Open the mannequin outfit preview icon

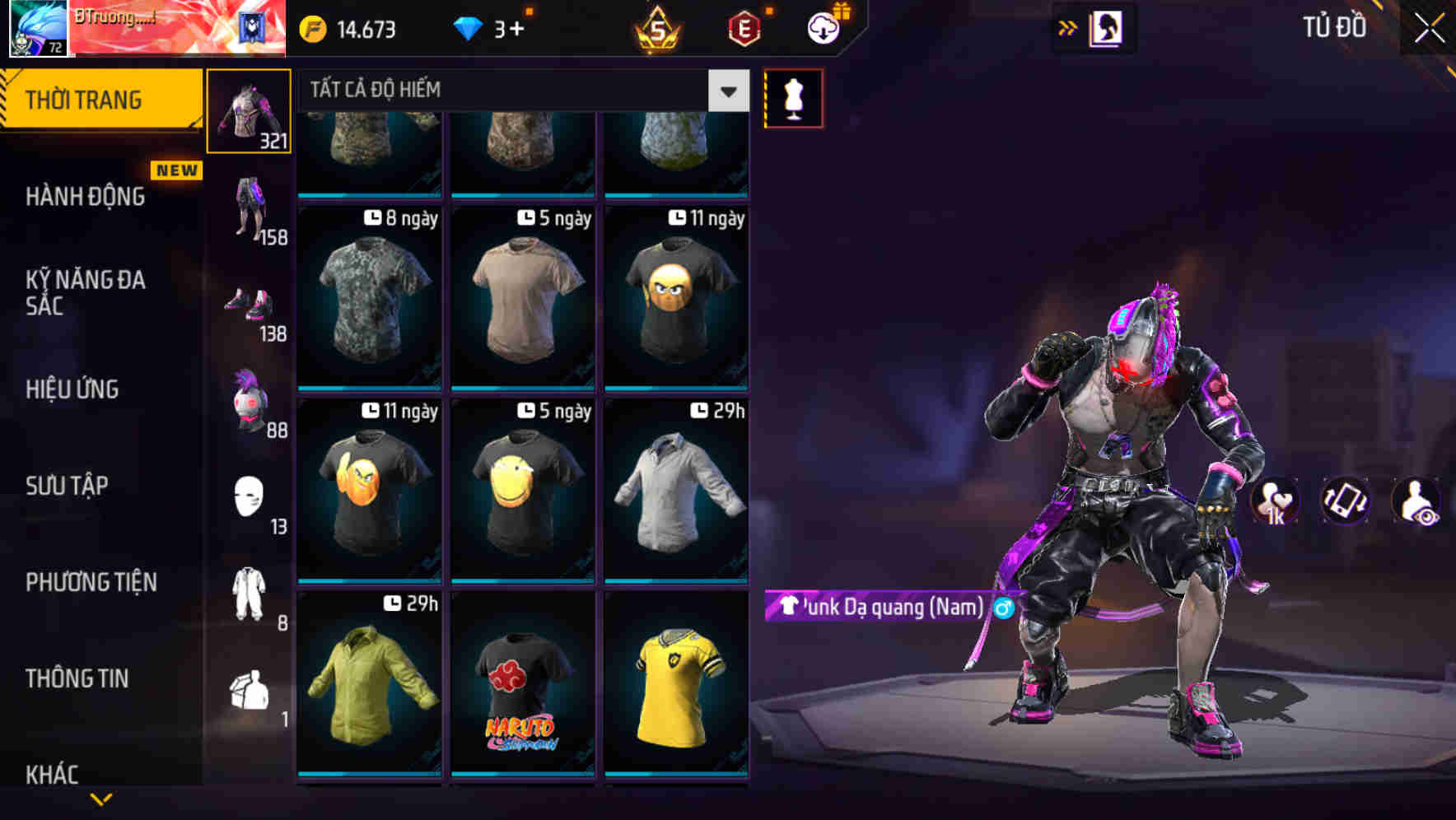pyautogui.click(x=793, y=97)
